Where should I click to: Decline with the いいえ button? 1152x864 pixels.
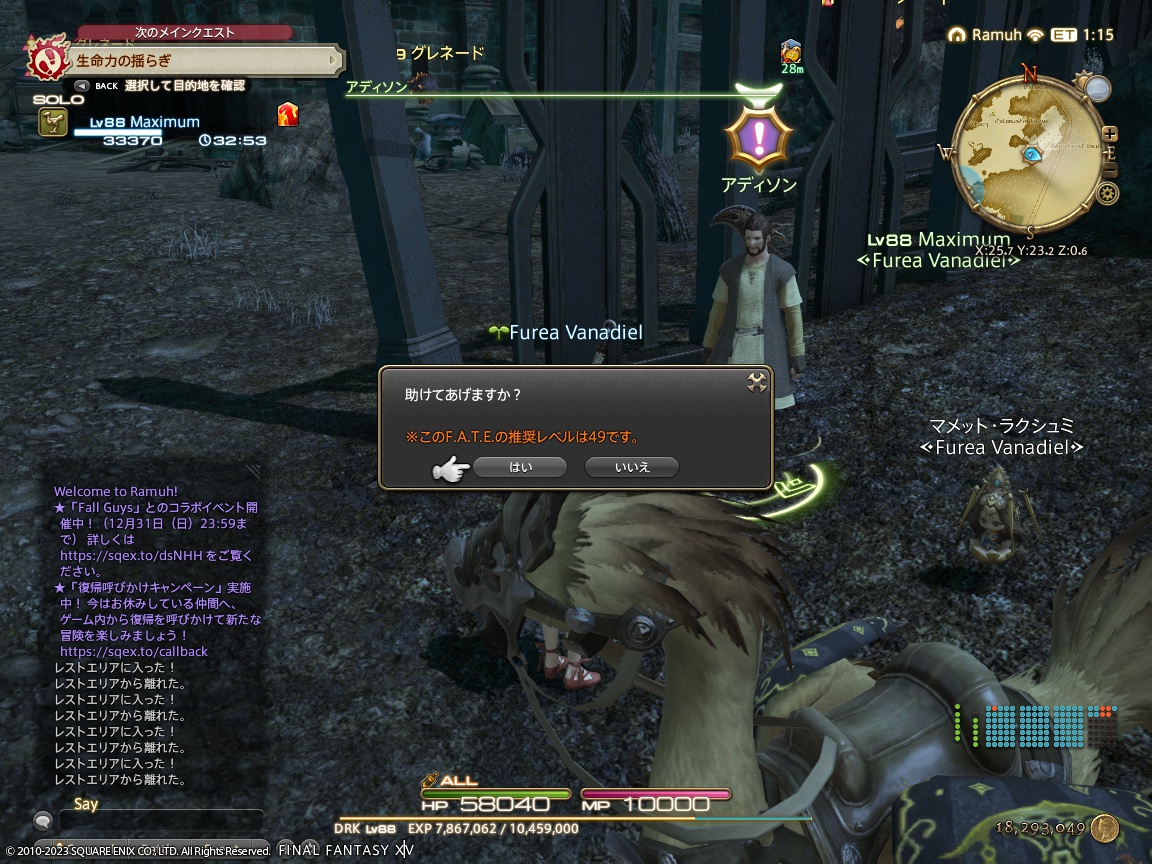[x=632, y=467]
